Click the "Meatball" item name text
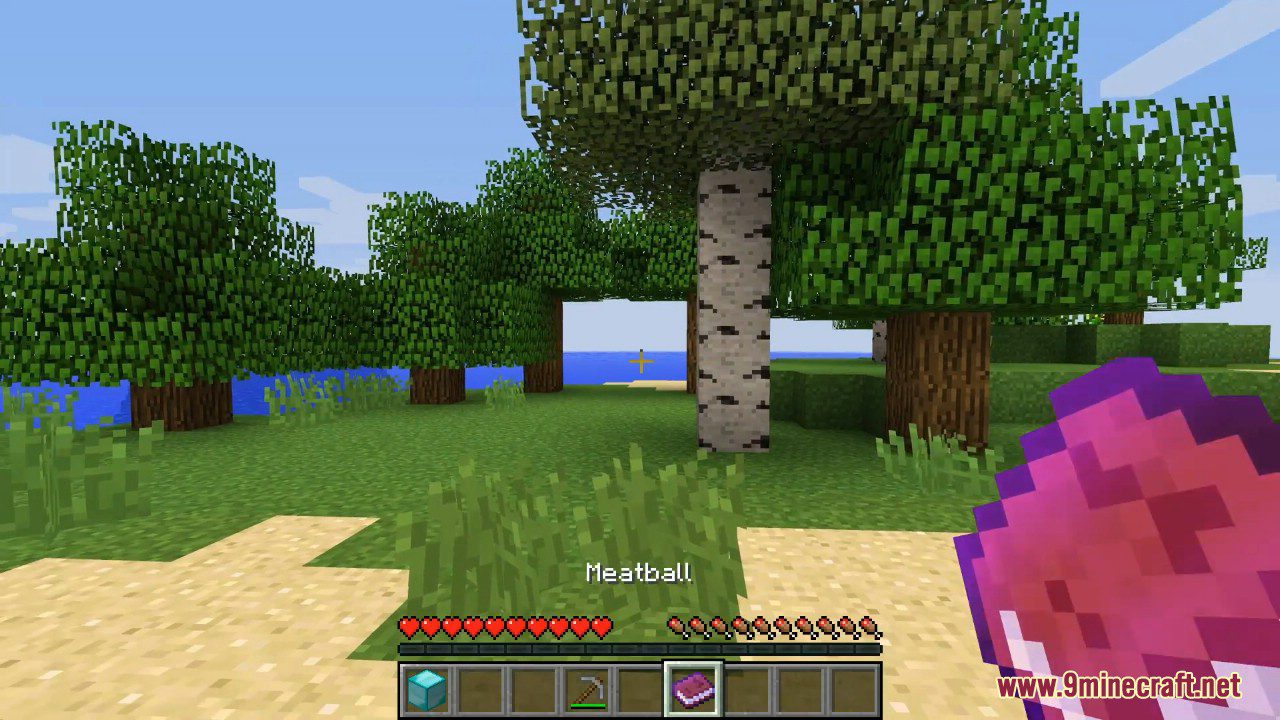Screen dimensions: 1280x720 click(x=639, y=573)
